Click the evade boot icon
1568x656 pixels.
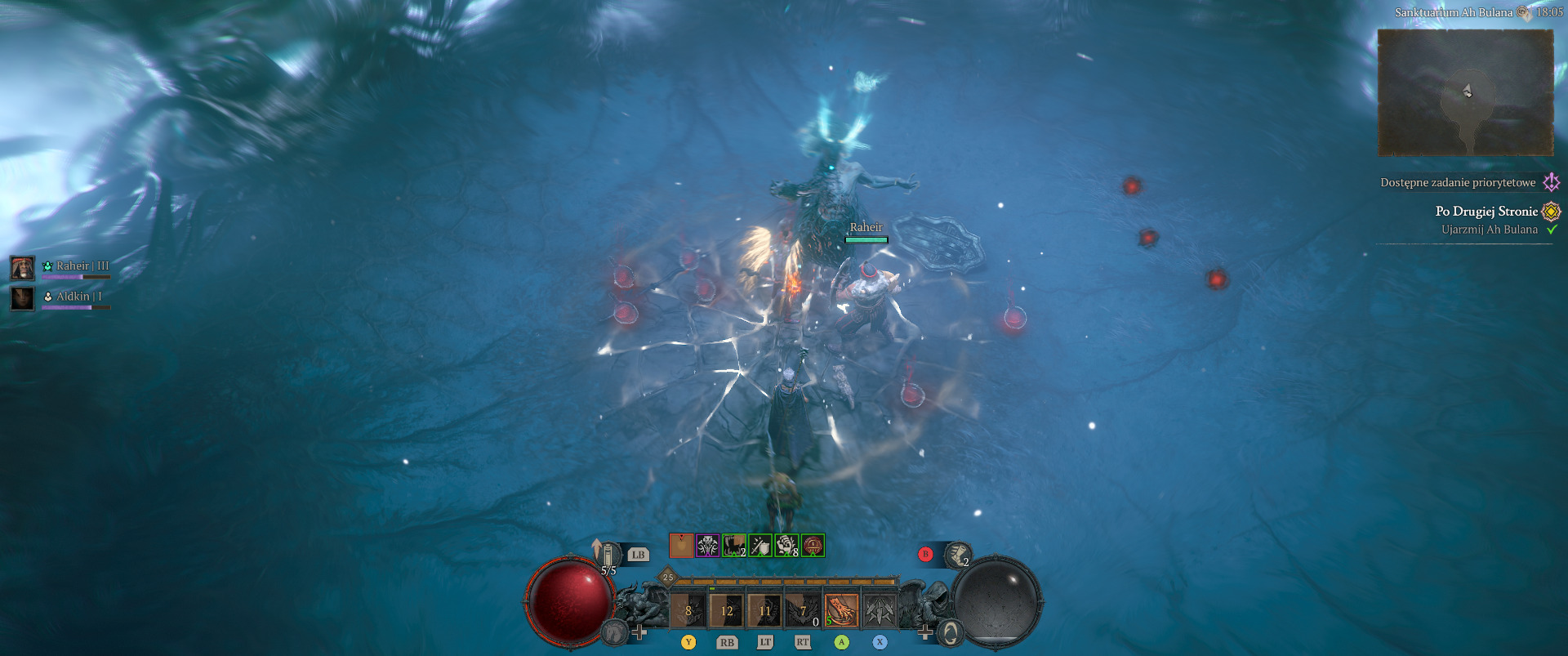click(x=957, y=555)
